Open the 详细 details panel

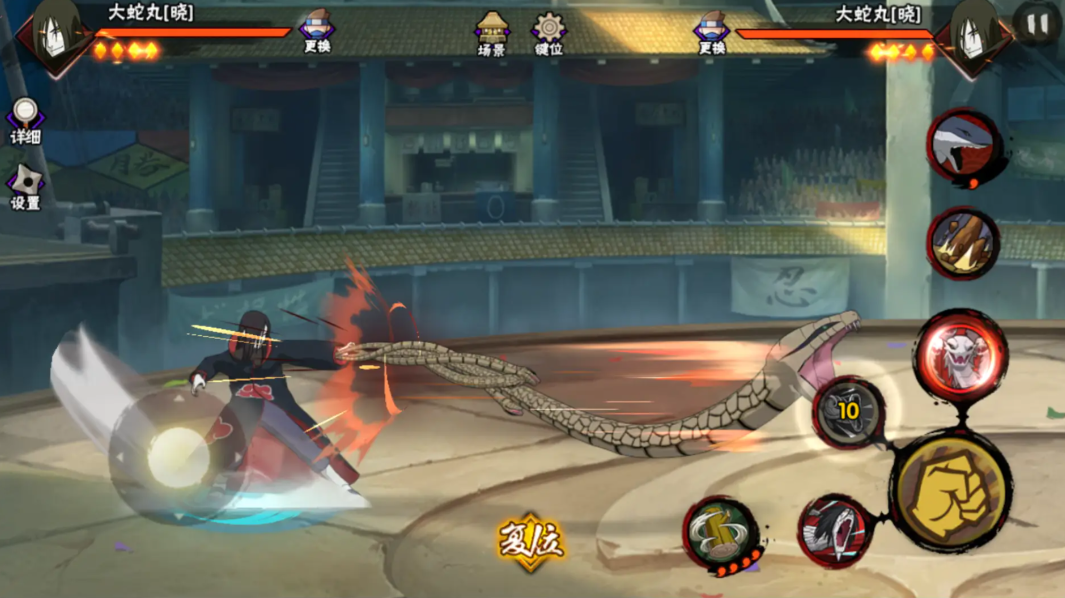pos(25,120)
